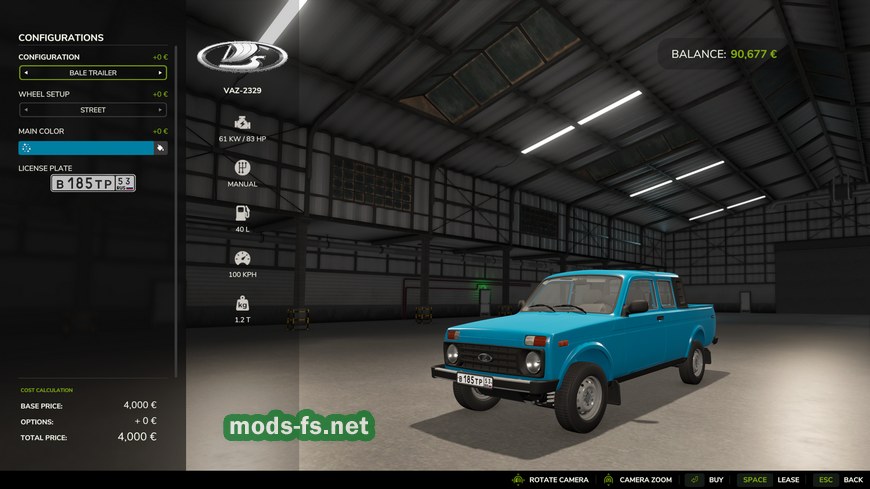The image size is (870, 489).
Task: Edit the B185TP license plate
Action: coord(93,183)
